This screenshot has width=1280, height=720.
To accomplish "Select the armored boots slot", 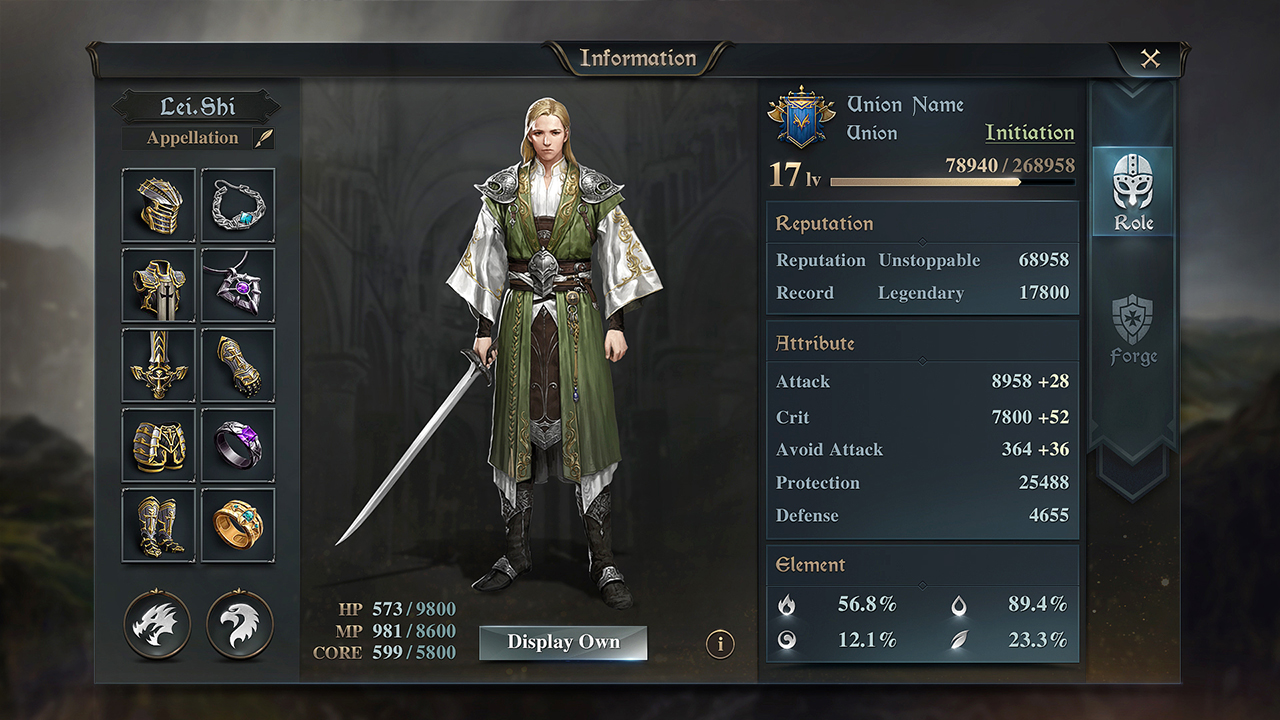I will click(x=159, y=525).
